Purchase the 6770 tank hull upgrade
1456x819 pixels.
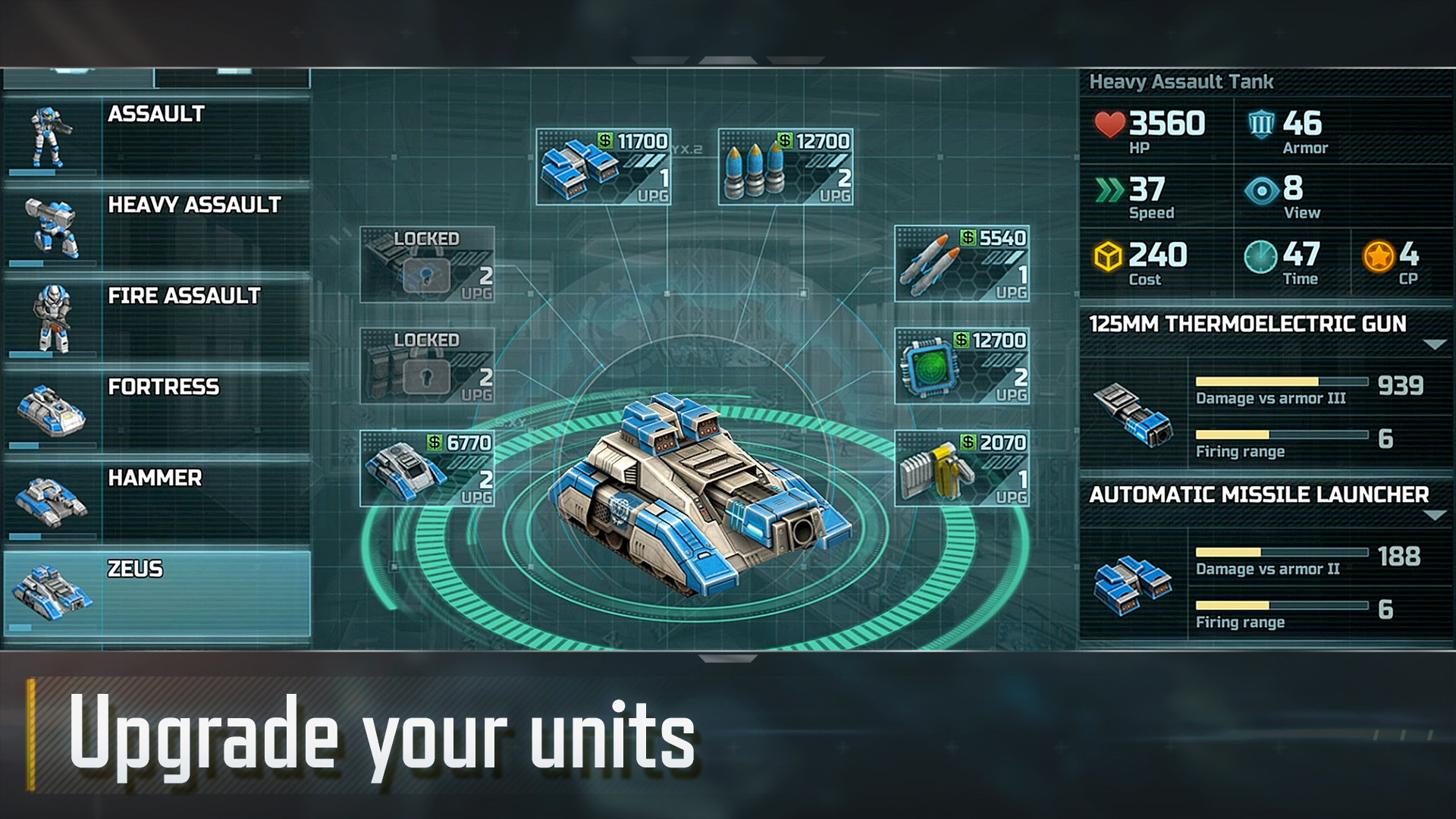click(x=428, y=469)
